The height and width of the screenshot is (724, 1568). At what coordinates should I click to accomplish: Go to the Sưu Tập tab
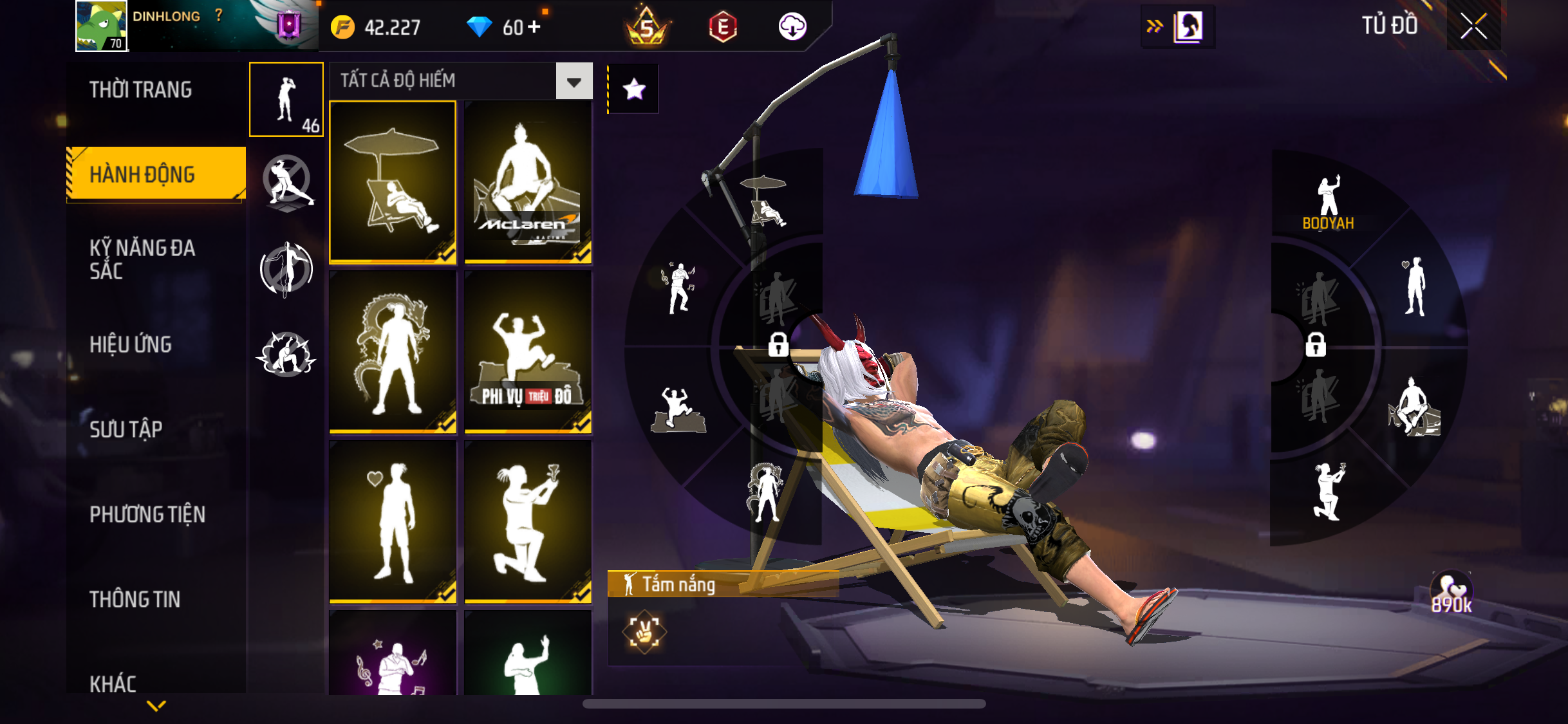126,429
